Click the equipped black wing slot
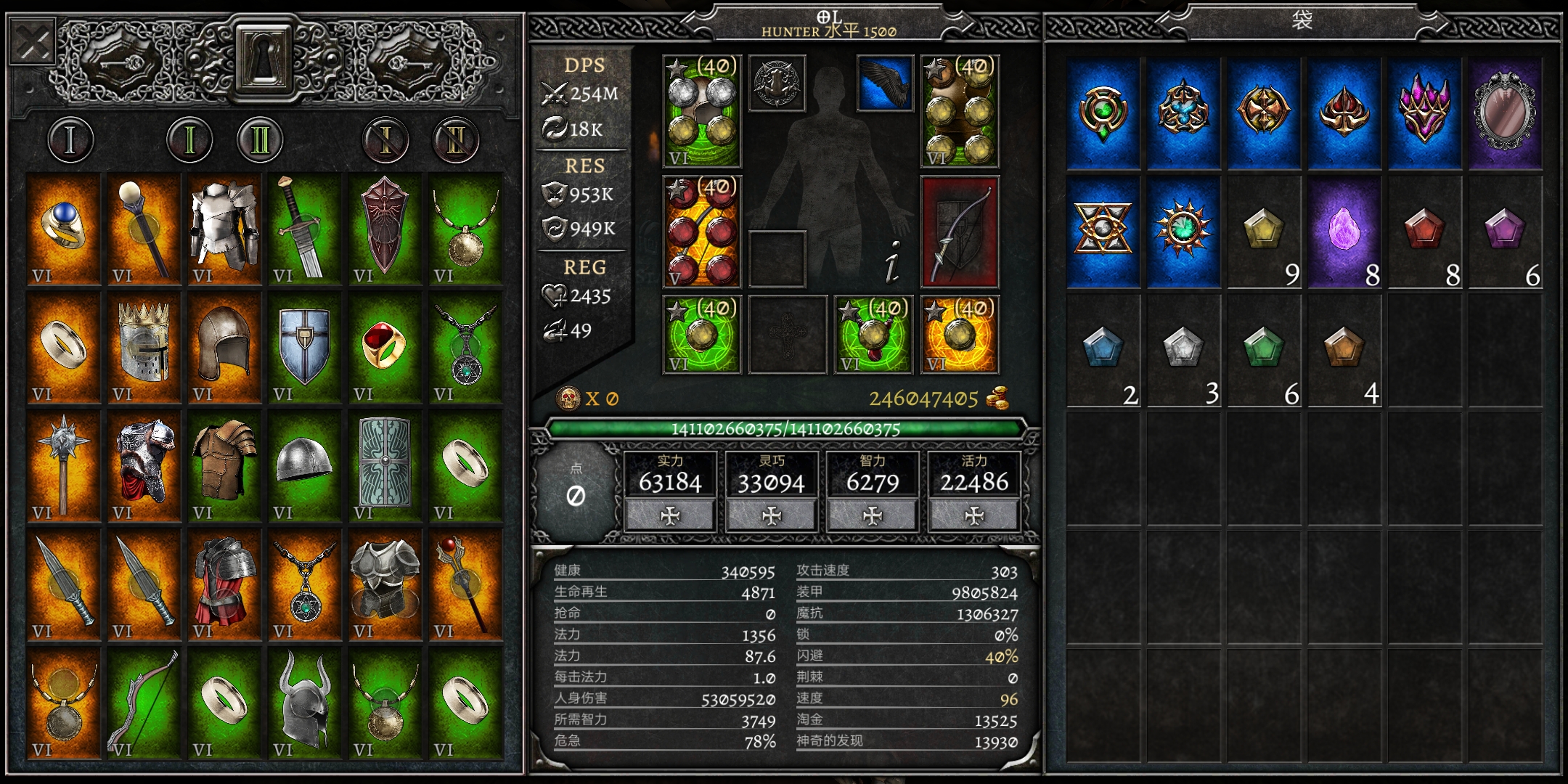The image size is (1568, 784). [885, 84]
